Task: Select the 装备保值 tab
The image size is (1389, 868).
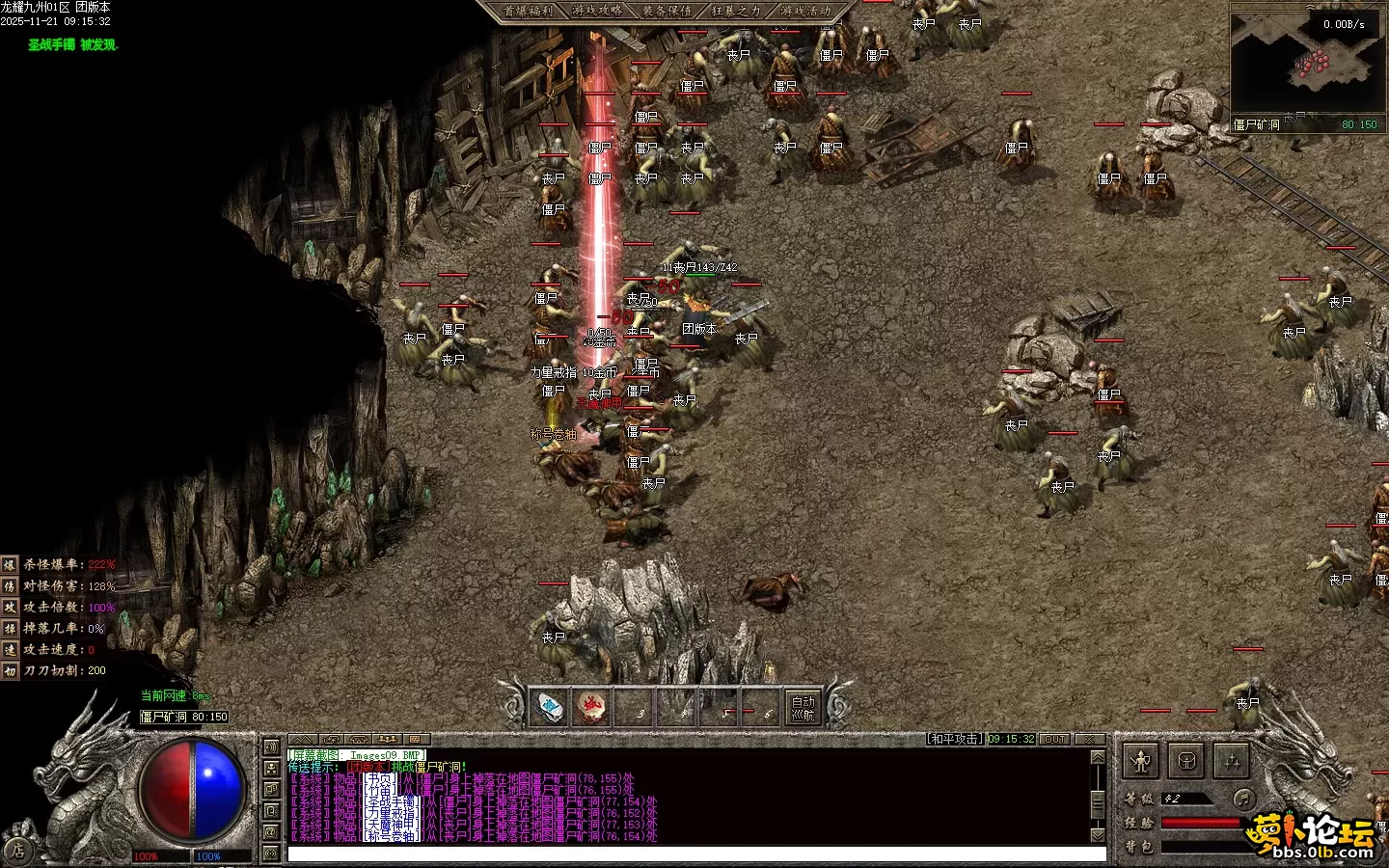Action: 667,11
